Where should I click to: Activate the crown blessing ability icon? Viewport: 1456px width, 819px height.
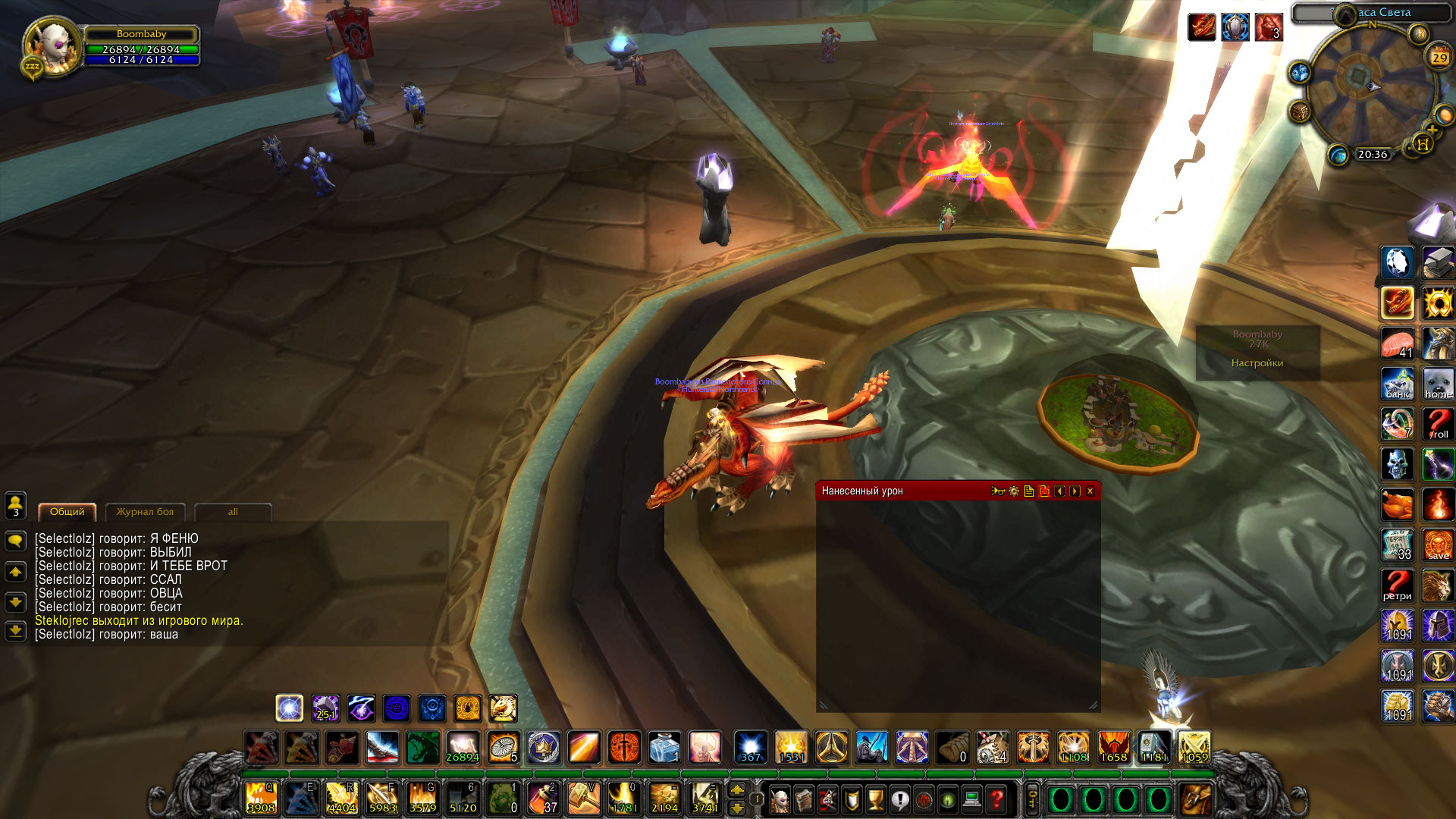[543, 748]
